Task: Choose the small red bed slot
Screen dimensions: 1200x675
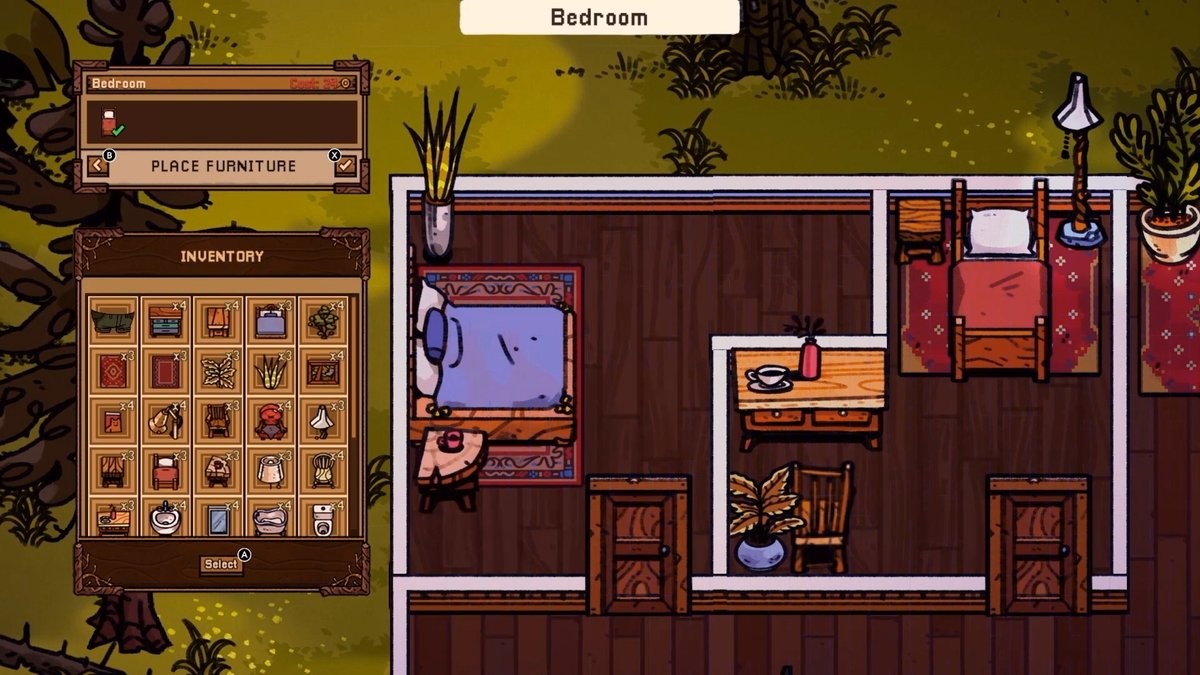Action: click(x=165, y=470)
